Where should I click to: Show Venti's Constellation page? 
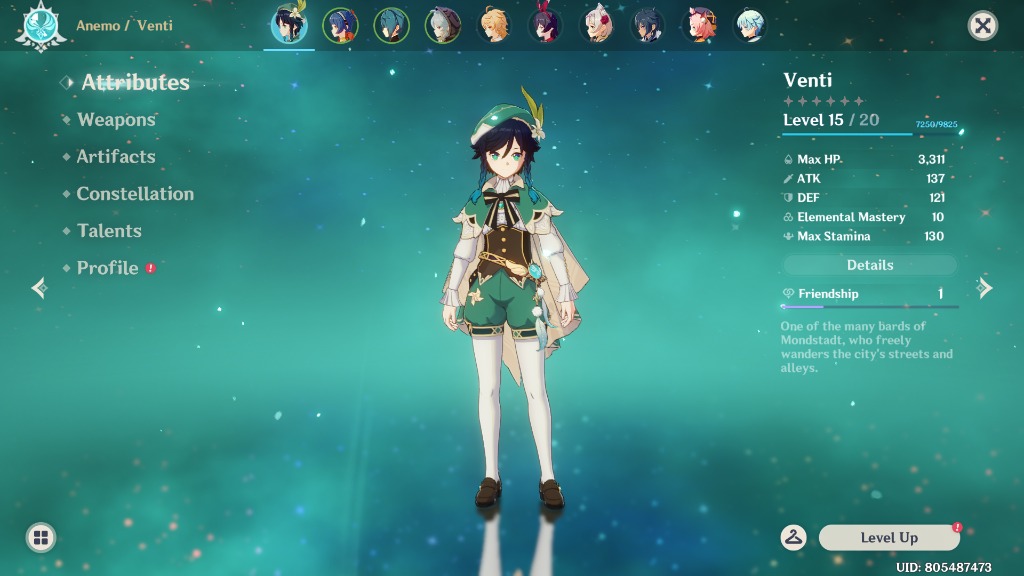[x=135, y=194]
